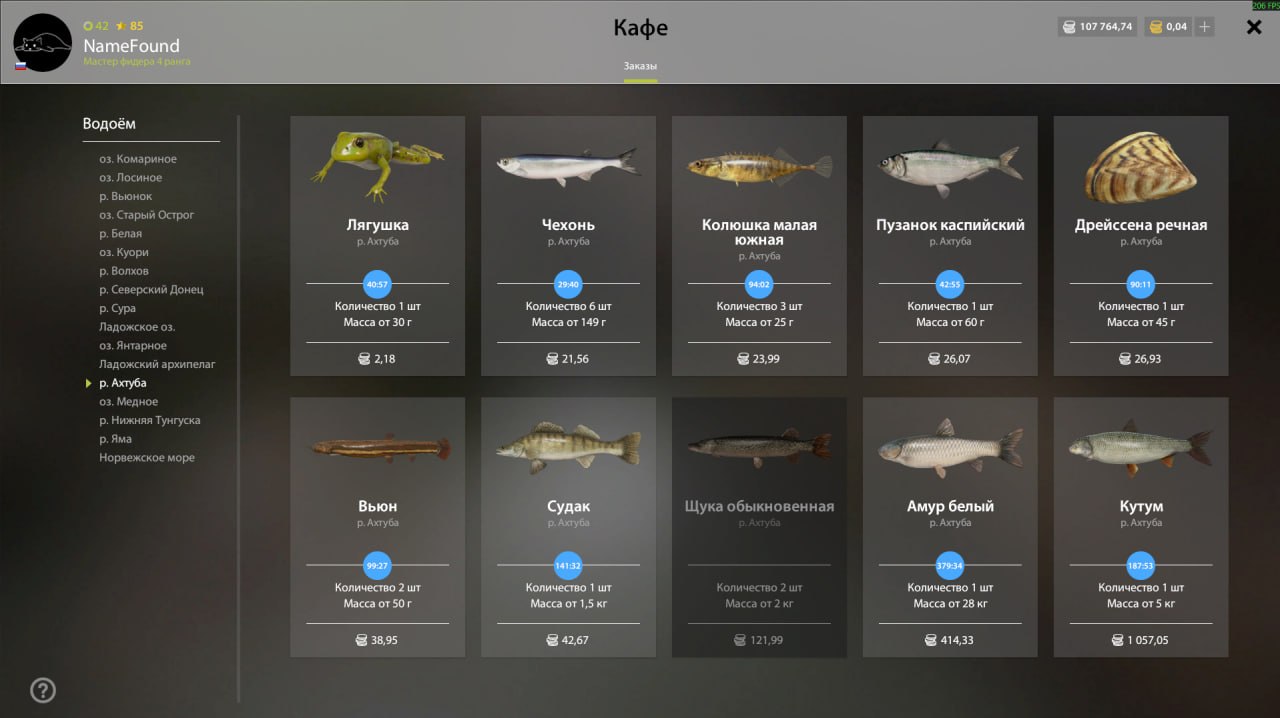Select the Кутум order card
The height and width of the screenshot is (718, 1280).
pyautogui.click(x=1141, y=527)
